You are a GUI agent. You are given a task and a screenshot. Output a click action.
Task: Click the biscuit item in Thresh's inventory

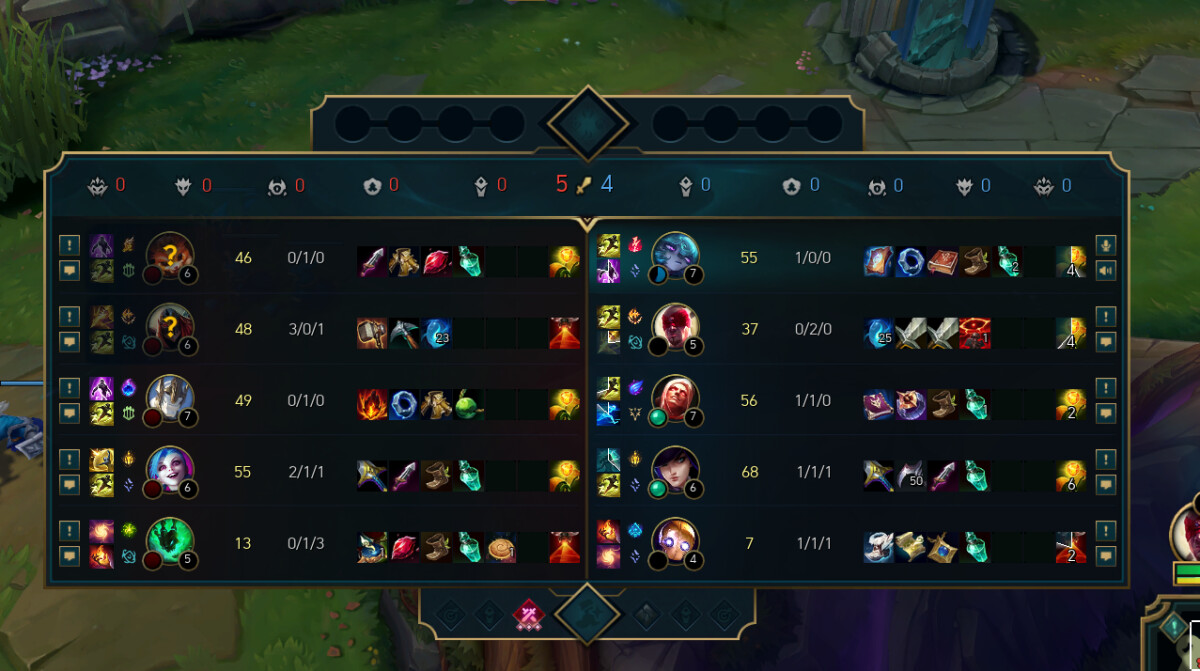pyautogui.click(x=502, y=547)
